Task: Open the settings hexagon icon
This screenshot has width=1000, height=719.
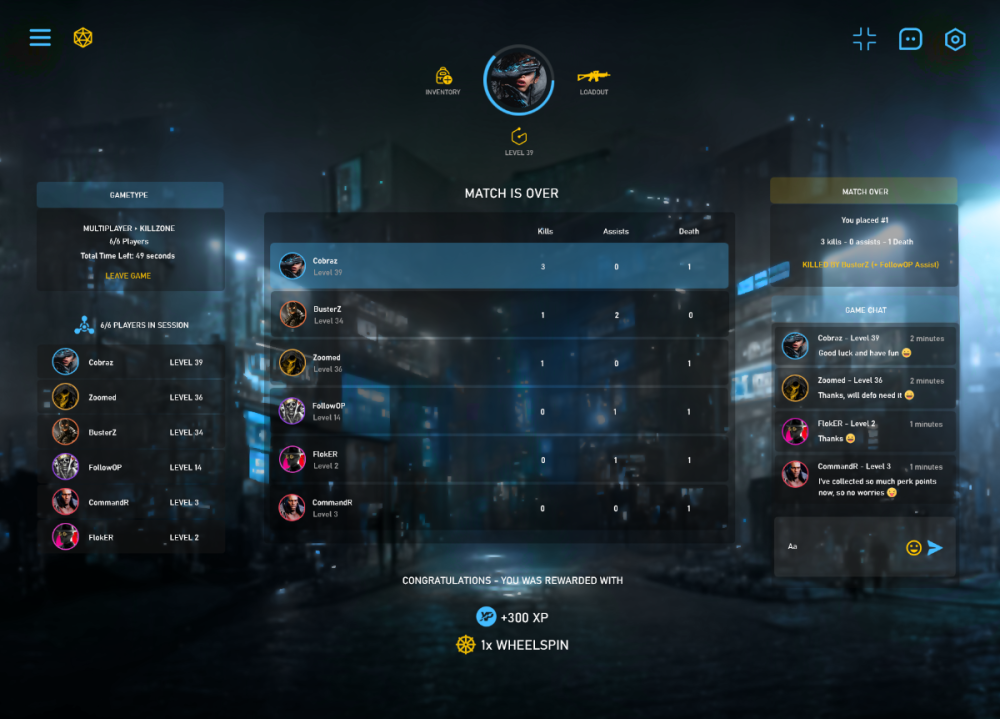Action: (x=955, y=39)
